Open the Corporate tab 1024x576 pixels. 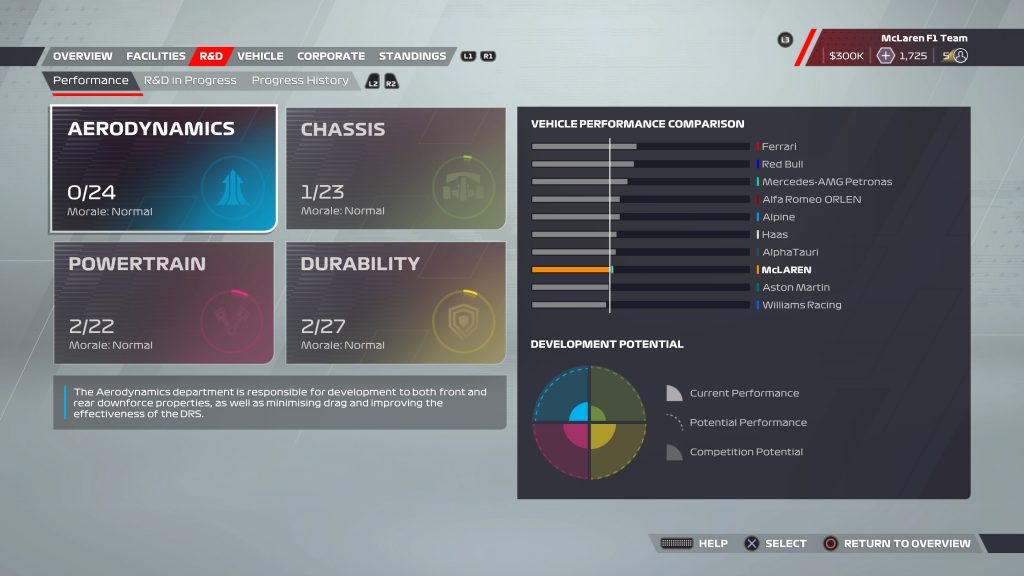tap(331, 56)
